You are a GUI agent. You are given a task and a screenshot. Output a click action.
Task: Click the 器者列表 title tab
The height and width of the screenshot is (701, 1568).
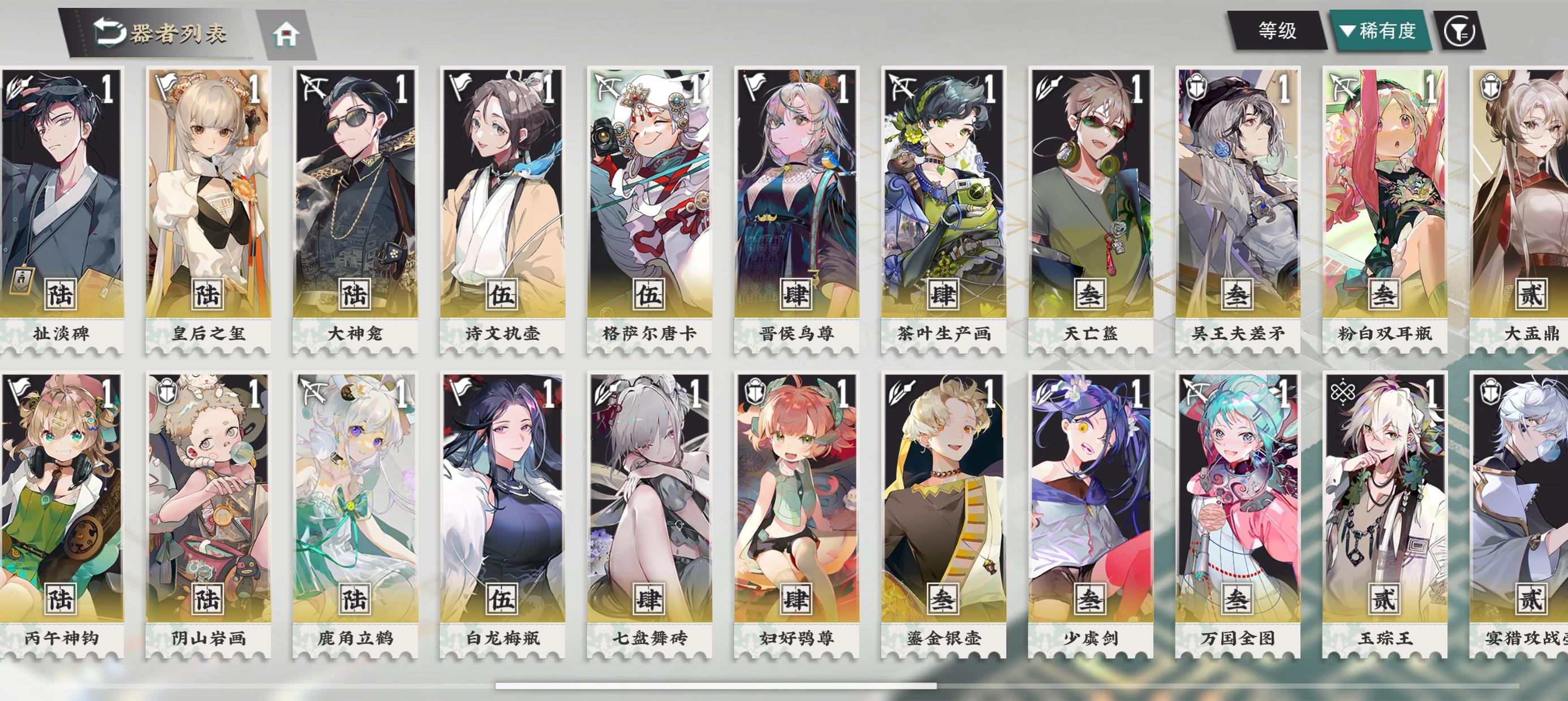pyautogui.click(x=176, y=33)
